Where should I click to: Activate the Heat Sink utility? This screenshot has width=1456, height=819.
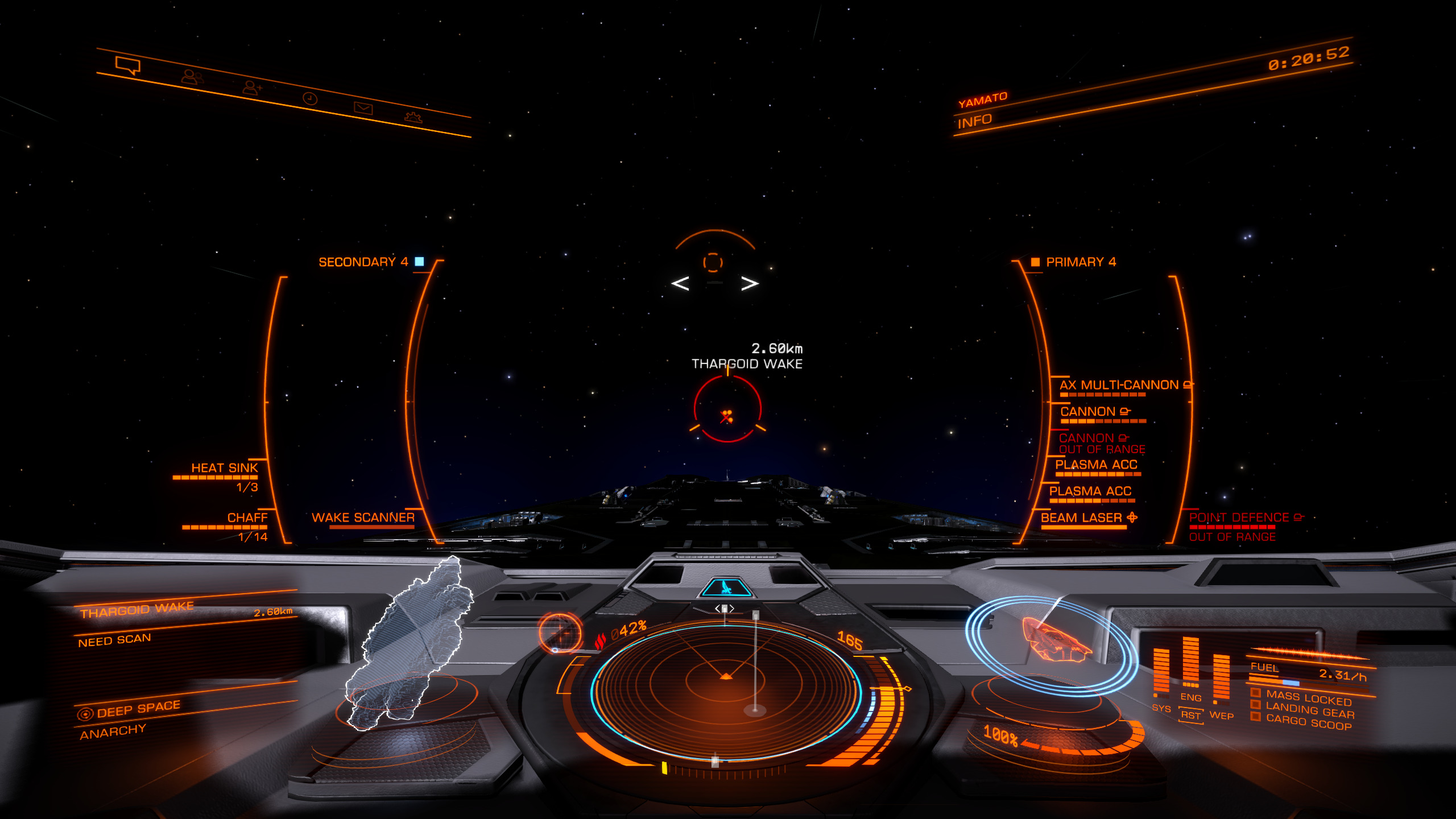point(224,468)
